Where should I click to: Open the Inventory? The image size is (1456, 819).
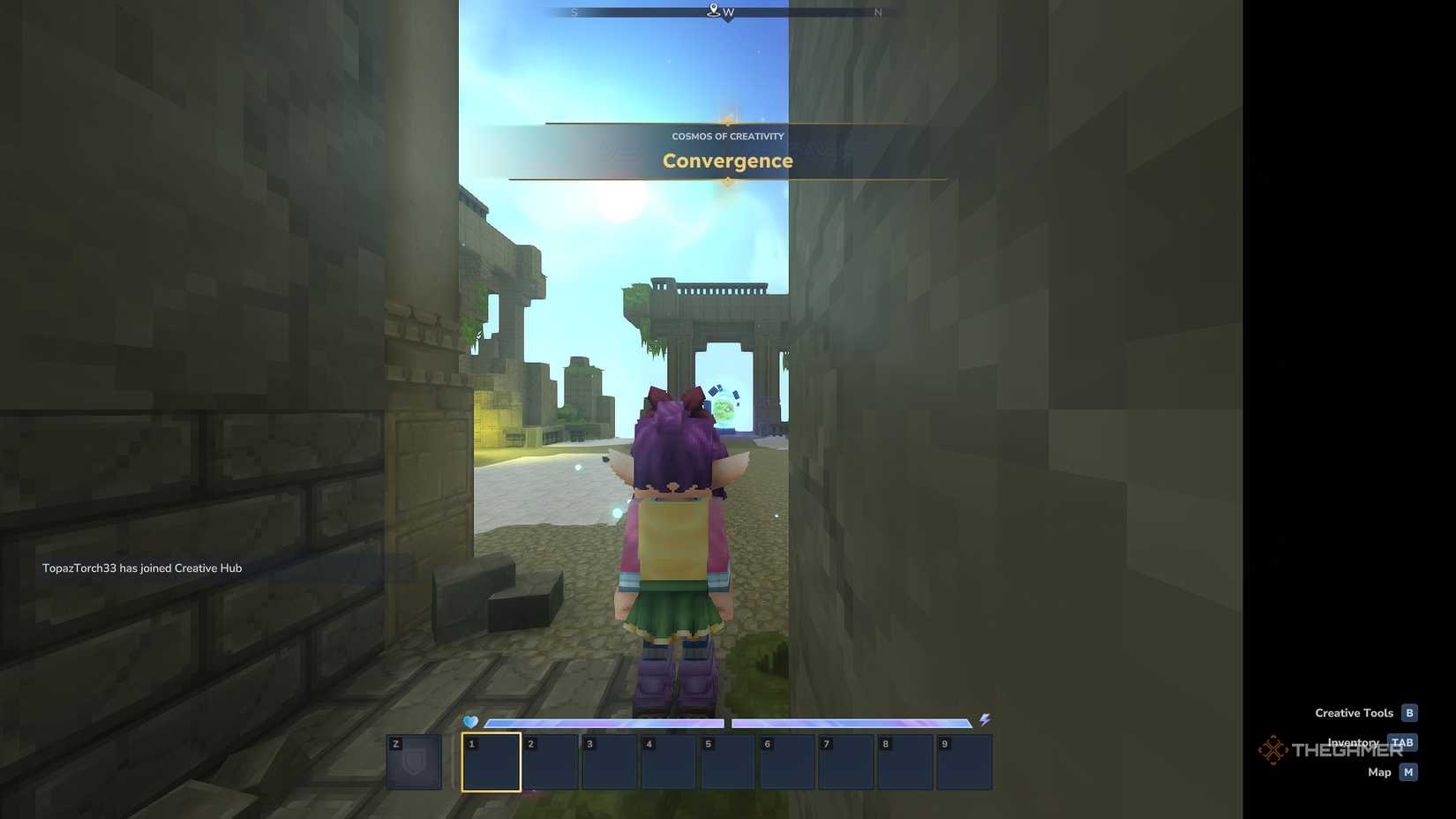(1353, 742)
